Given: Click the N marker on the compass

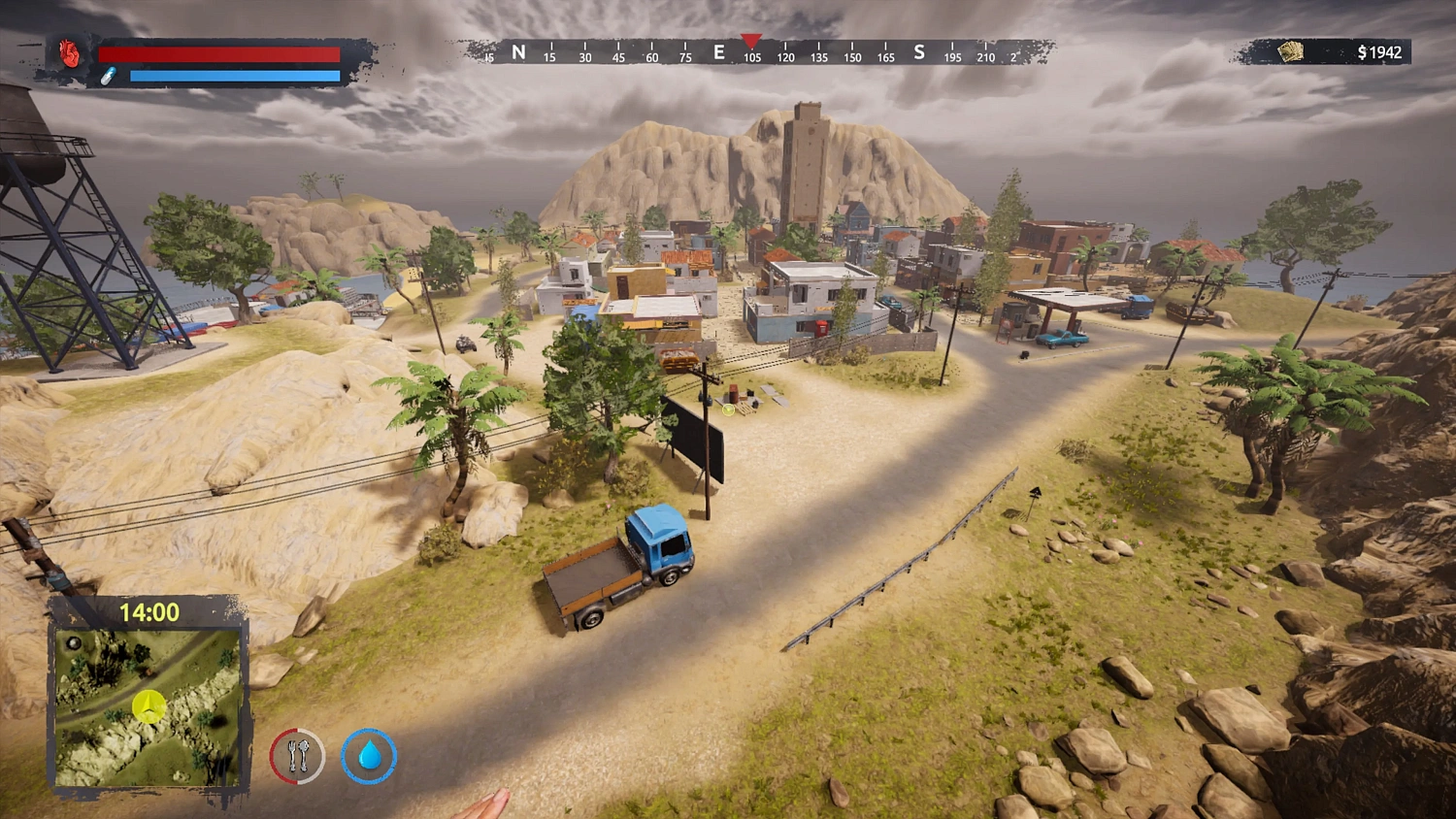Looking at the screenshot, I should pos(518,52).
